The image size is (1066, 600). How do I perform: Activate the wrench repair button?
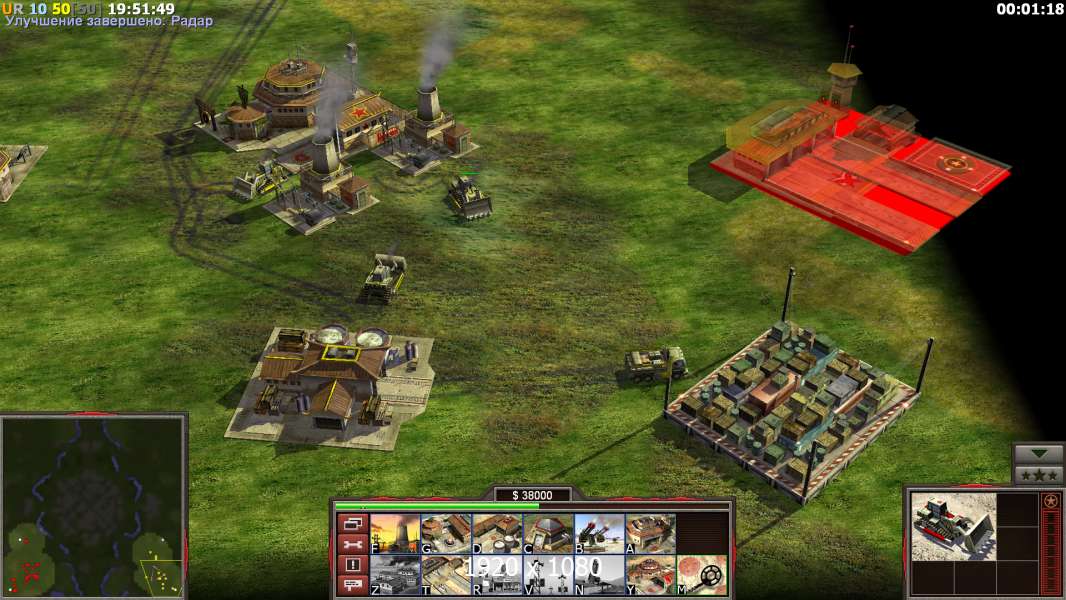(351, 544)
